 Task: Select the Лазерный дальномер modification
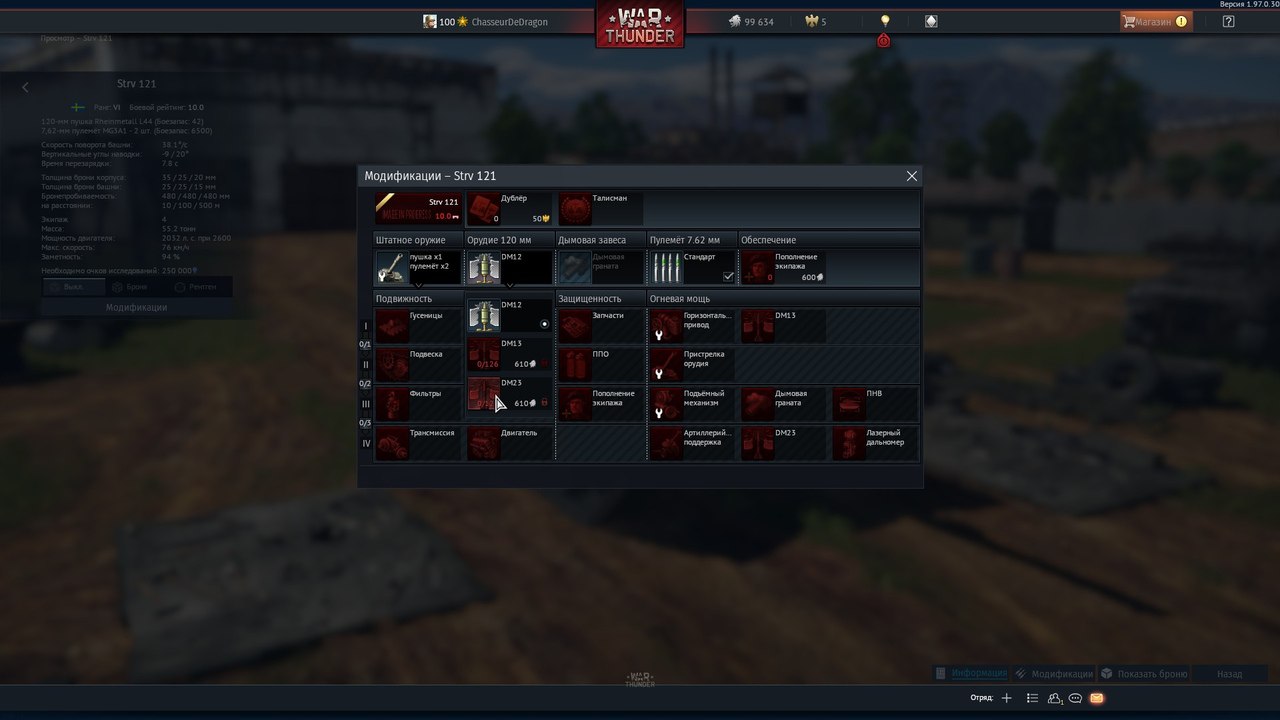click(875, 443)
